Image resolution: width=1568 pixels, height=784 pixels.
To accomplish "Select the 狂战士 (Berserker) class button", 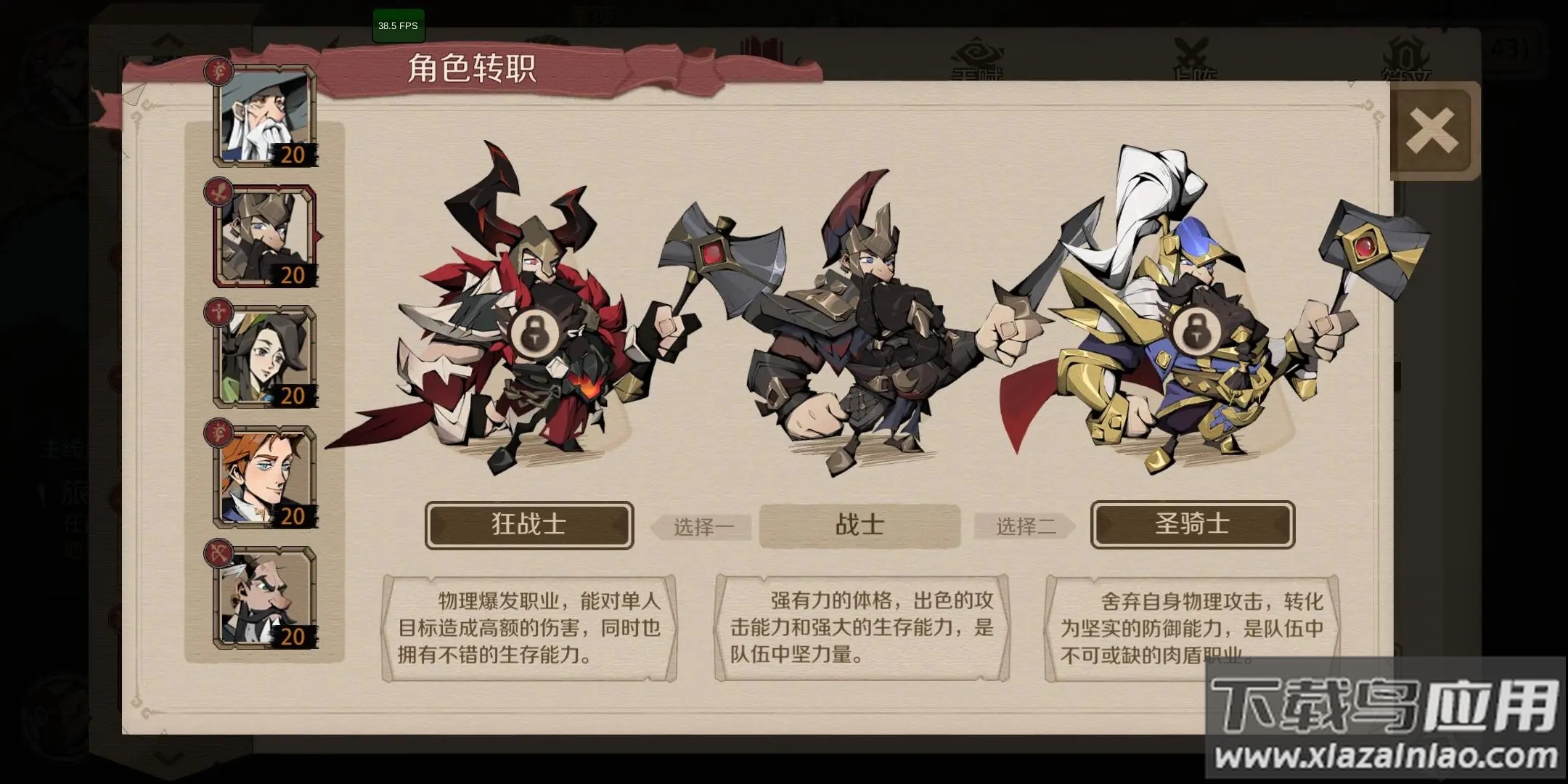I will tap(528, 526).
